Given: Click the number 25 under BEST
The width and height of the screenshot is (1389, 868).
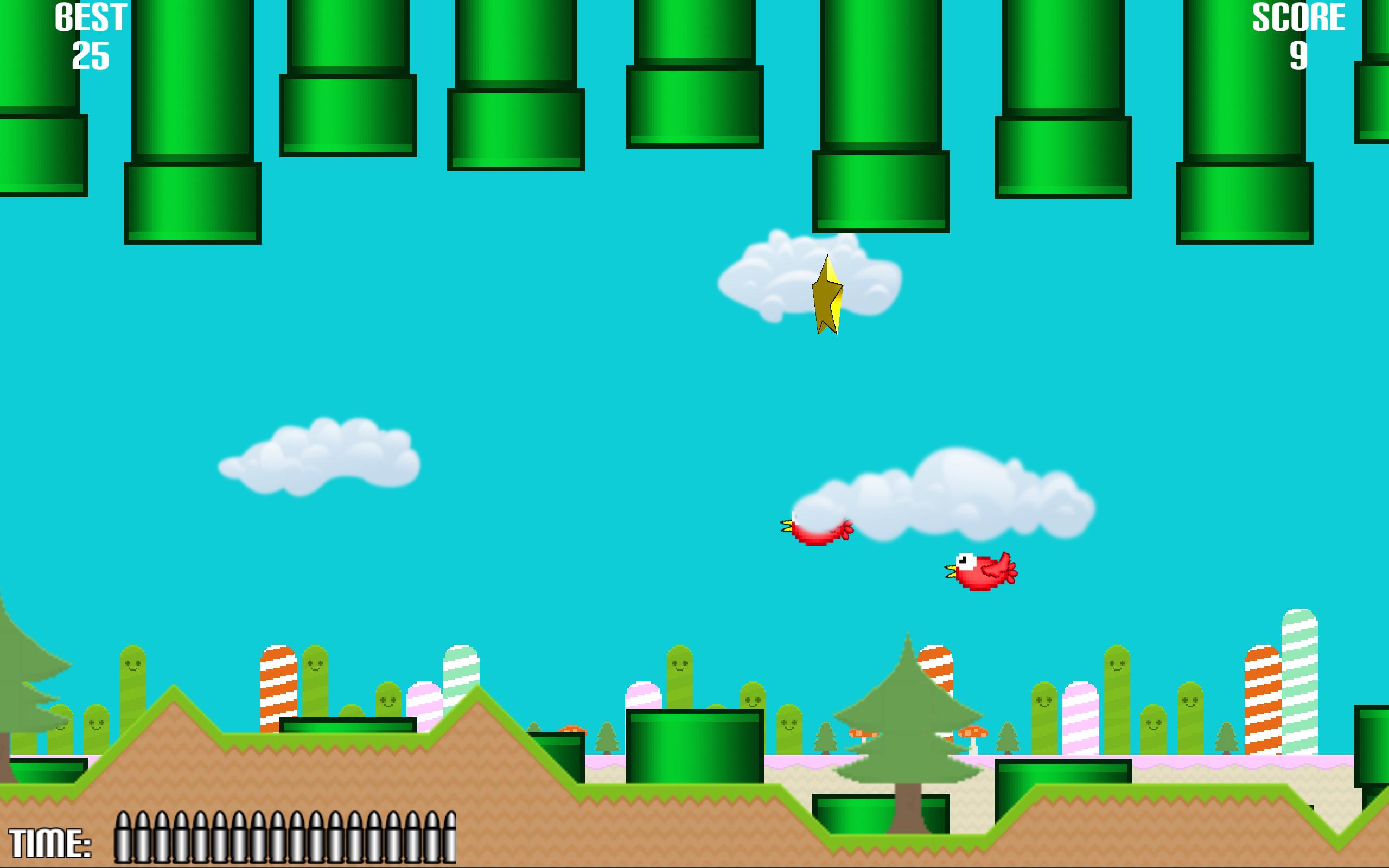Looking at the screenshot, I should (x=92, y=58).
